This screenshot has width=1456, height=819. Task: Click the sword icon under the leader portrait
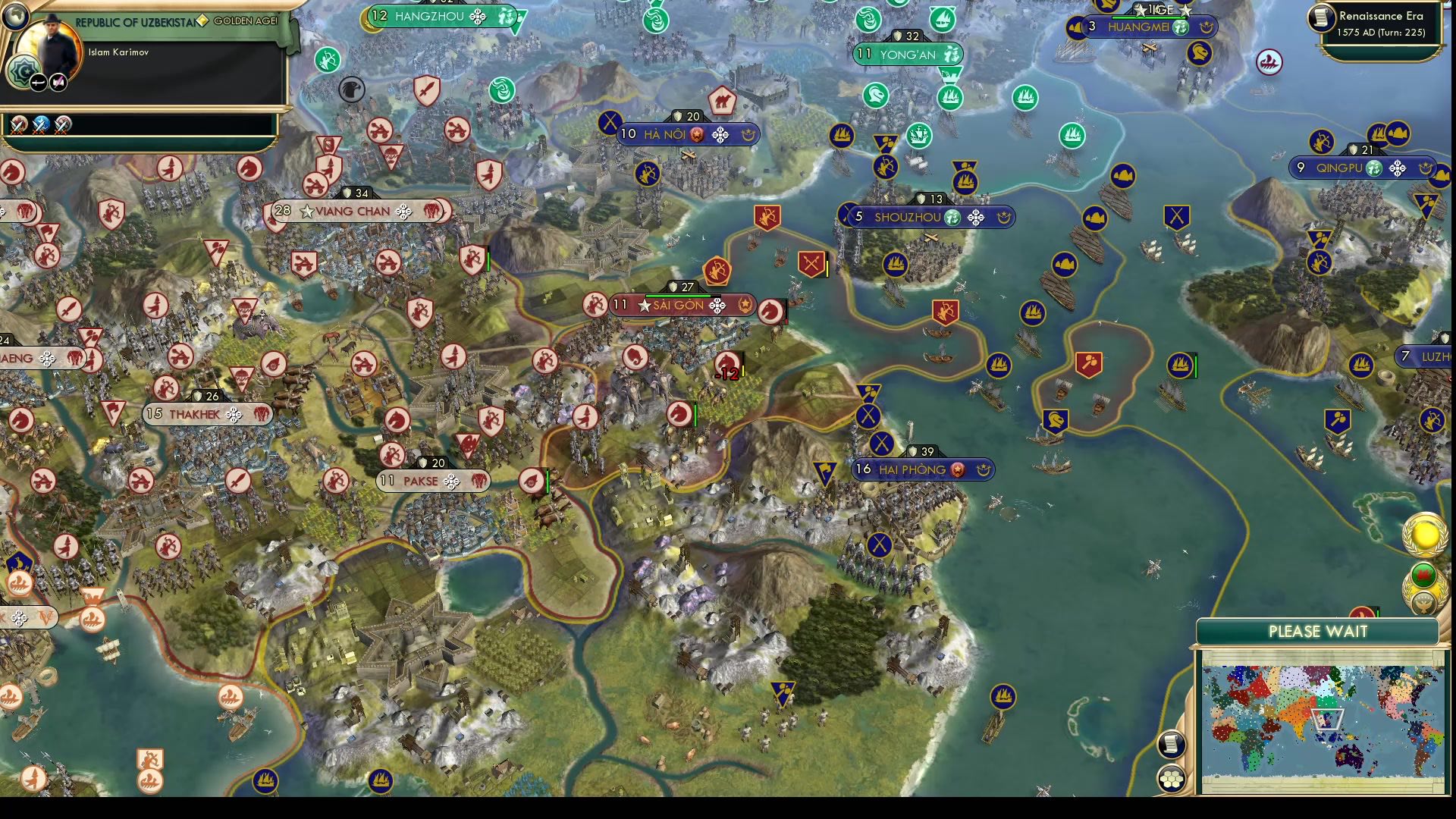pyautogui.click(x=38, y=80)
